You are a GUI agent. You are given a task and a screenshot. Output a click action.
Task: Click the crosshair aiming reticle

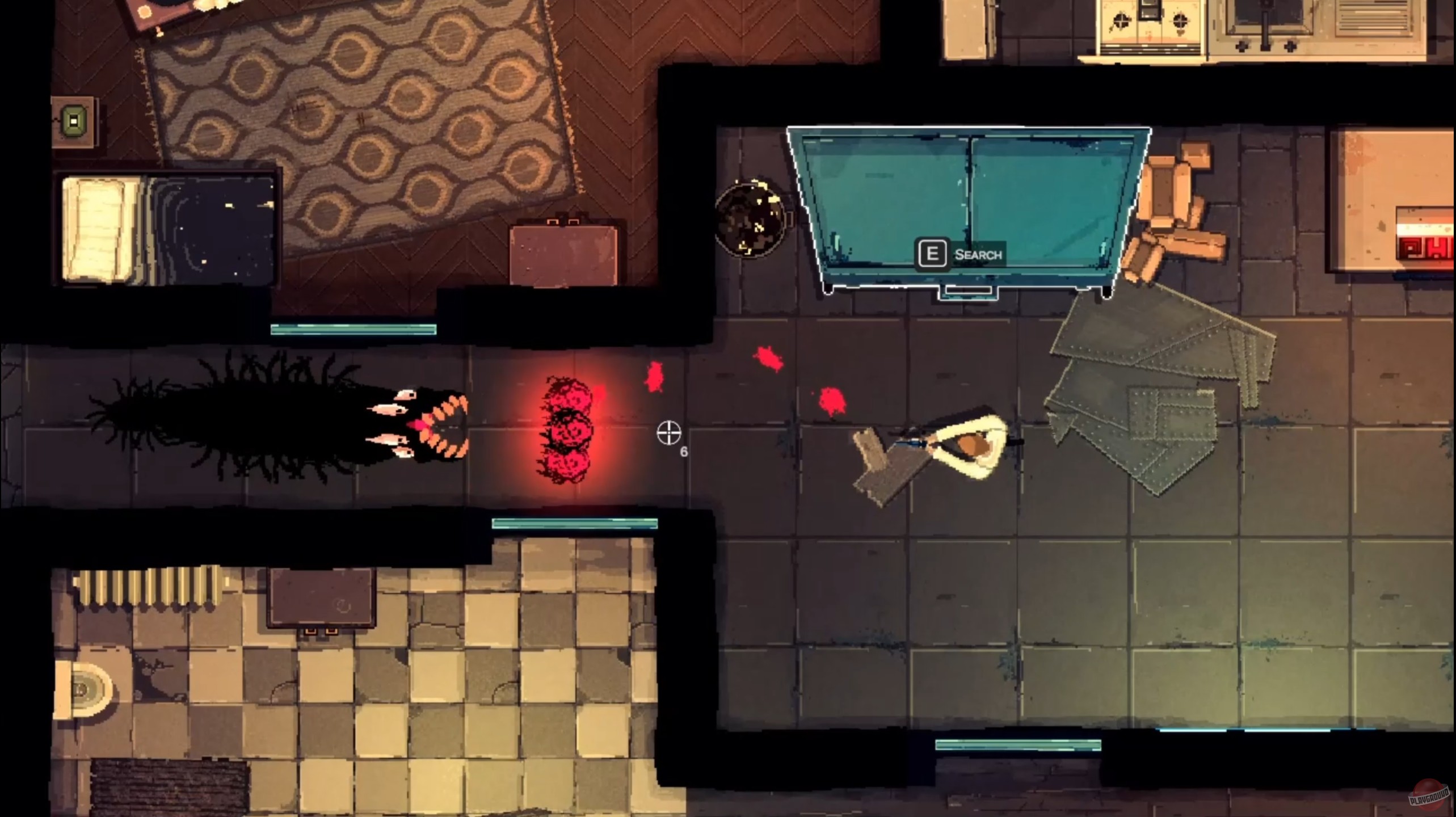670,433
